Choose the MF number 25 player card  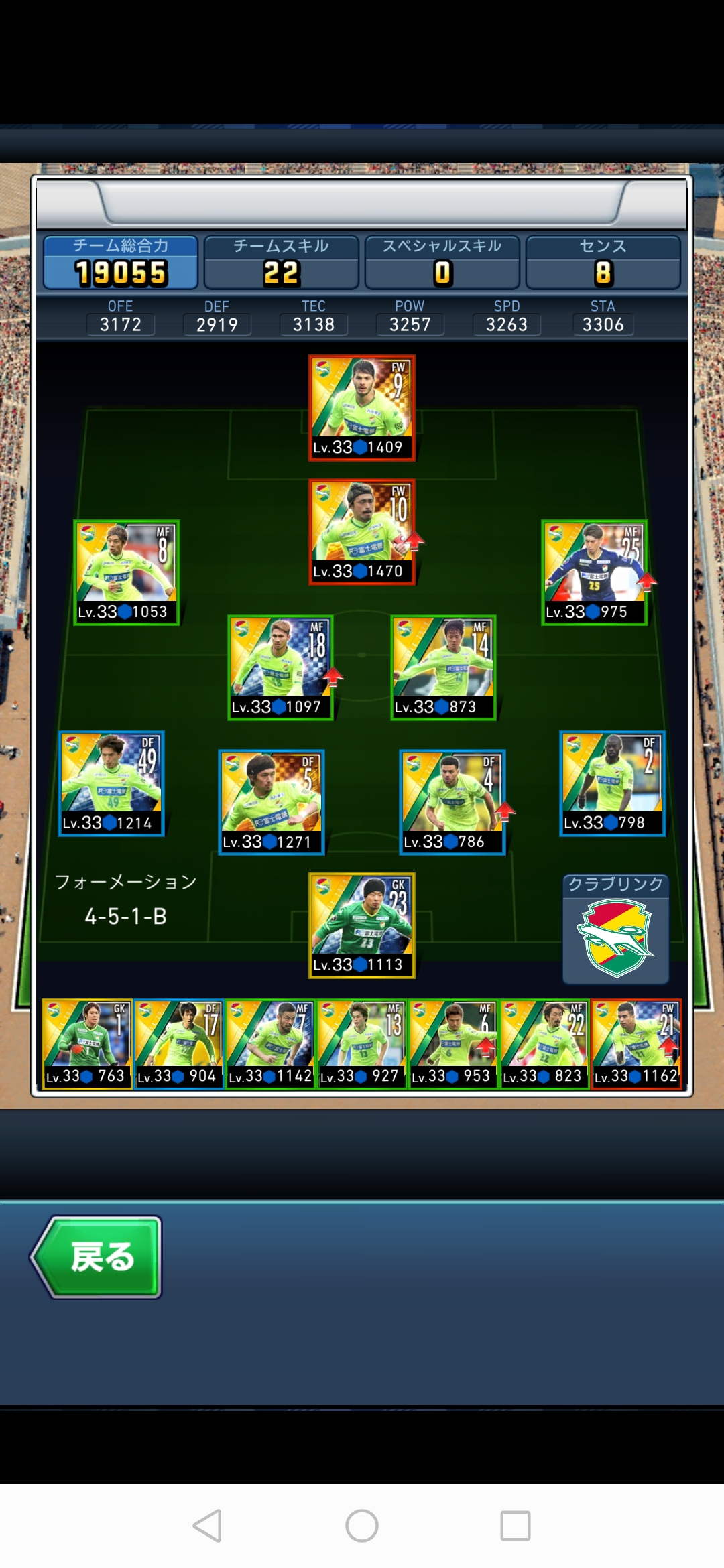coord(594,572)
